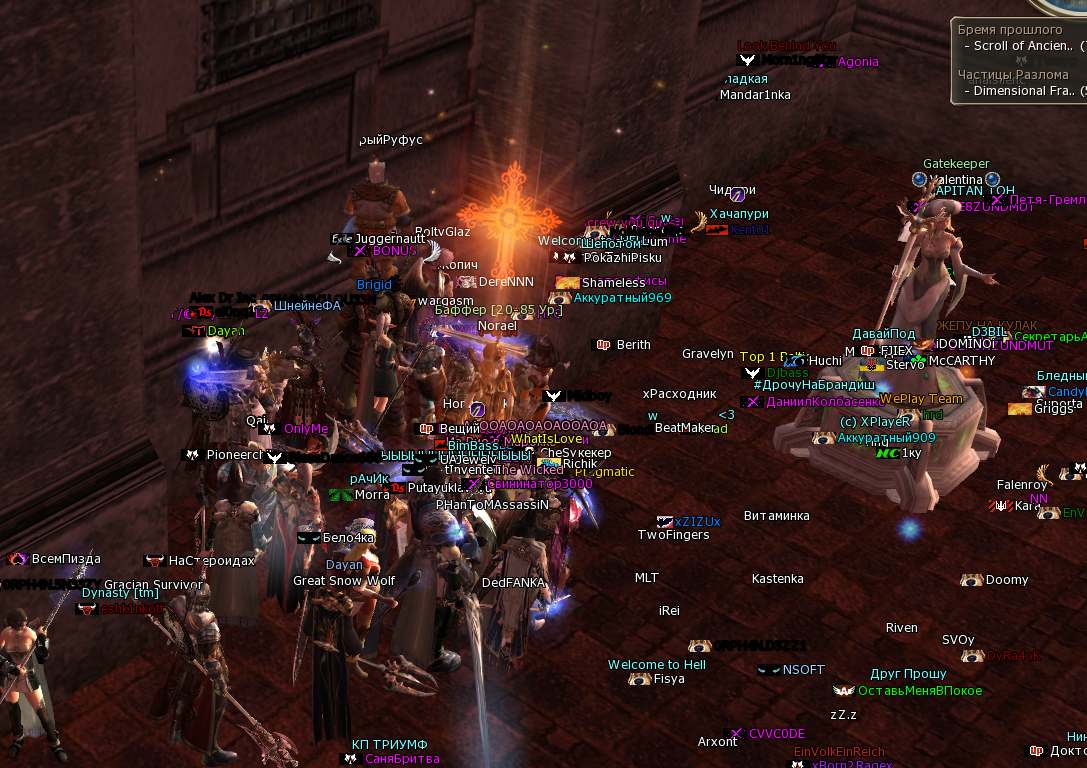1087x768 pixels.
Task: Open the 'Бремя прошлого' quest in tracker
Action: pyautogui.click(x=1005, y=30)
